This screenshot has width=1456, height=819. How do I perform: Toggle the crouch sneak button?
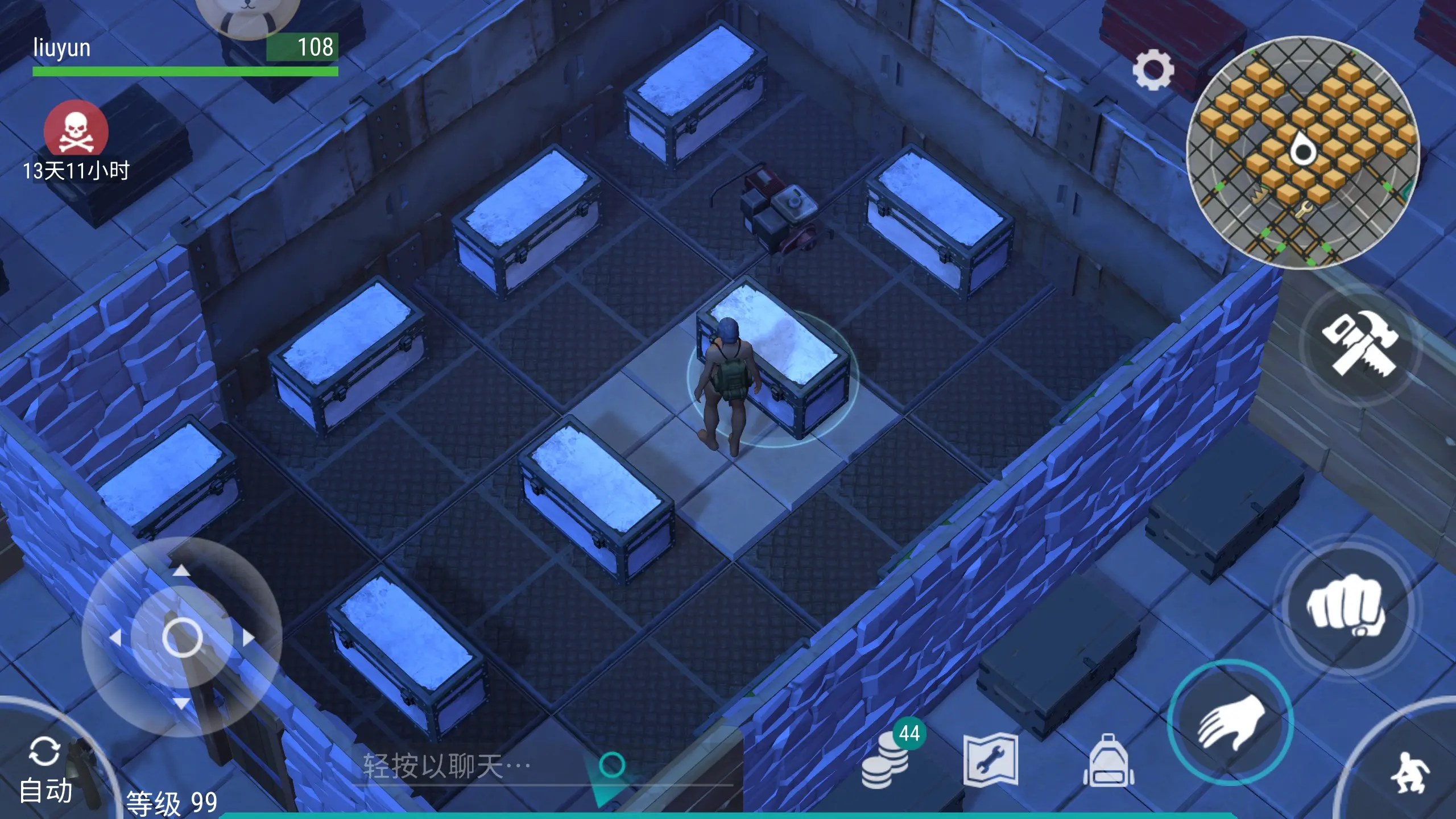coord(1408,772)
